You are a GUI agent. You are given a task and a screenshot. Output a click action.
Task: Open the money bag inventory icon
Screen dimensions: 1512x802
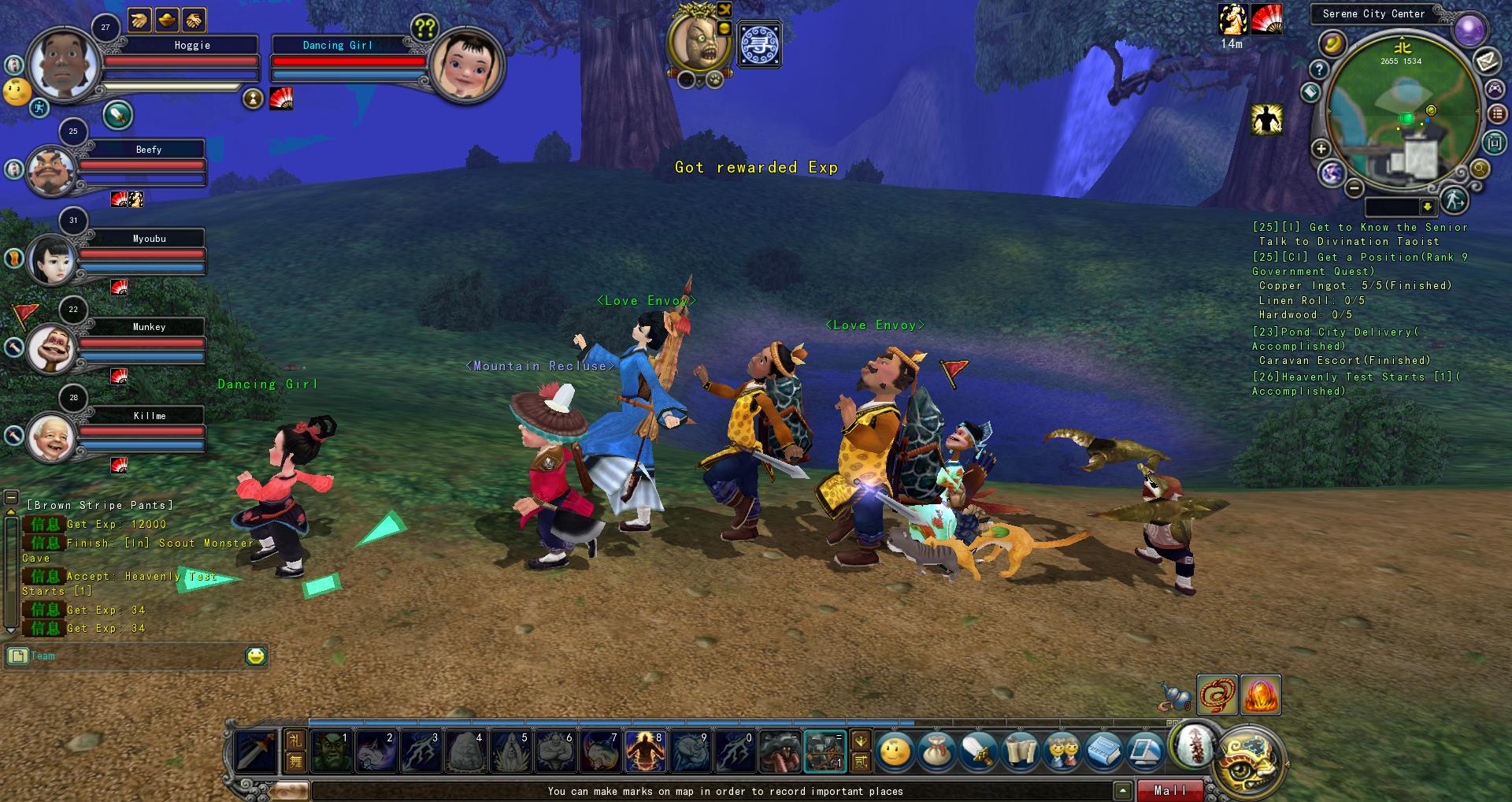(x=937, y=752)
